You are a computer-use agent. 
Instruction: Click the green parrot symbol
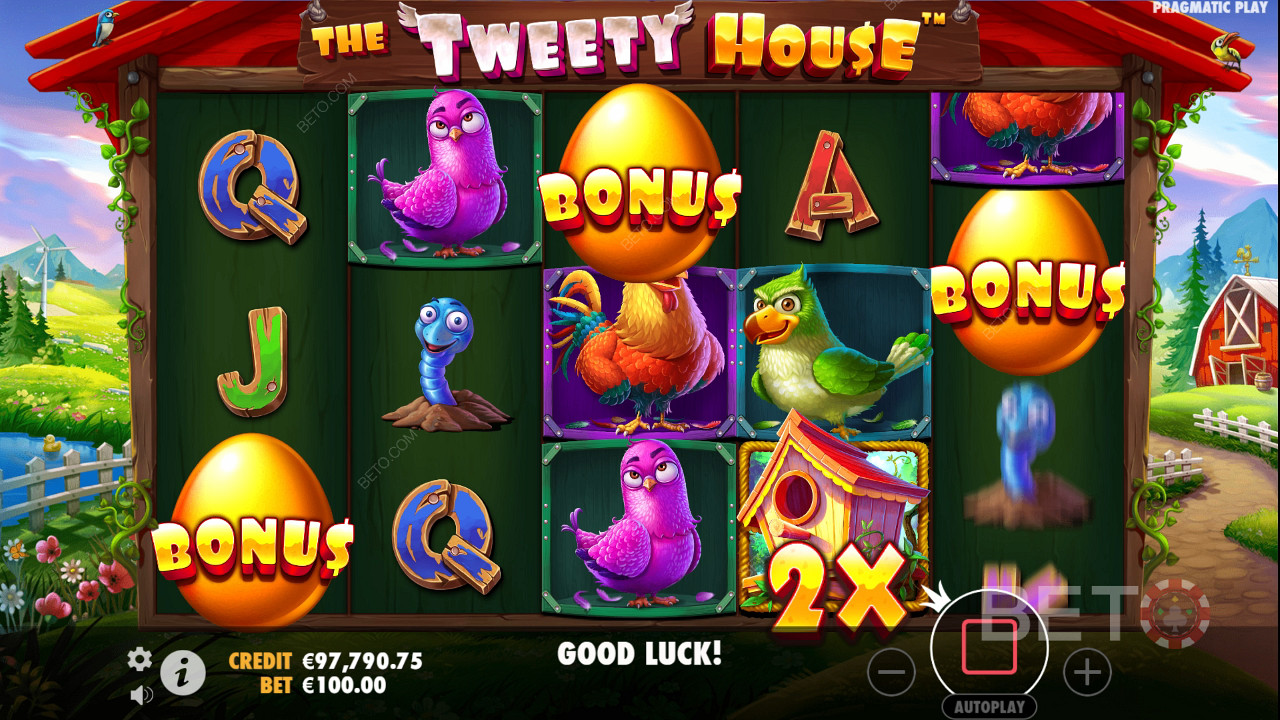tap(833, 350)
